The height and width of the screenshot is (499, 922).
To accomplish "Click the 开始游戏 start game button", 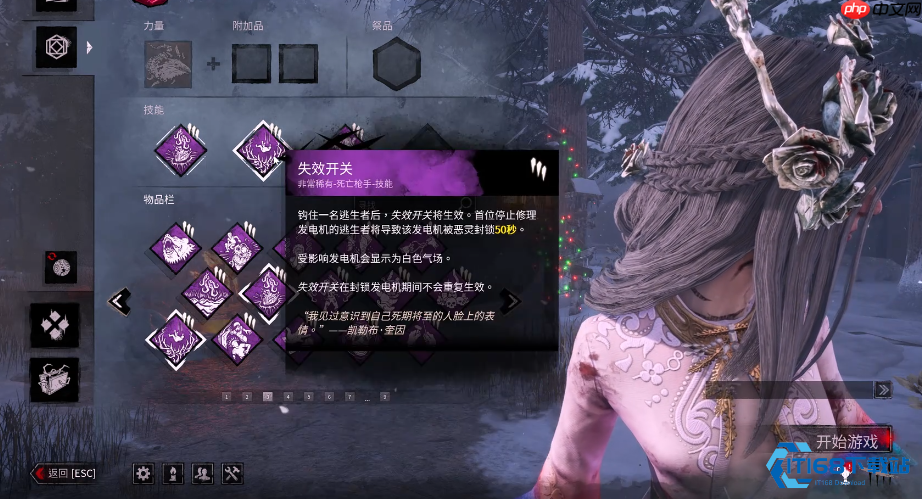I will click(x=846, y=441).
